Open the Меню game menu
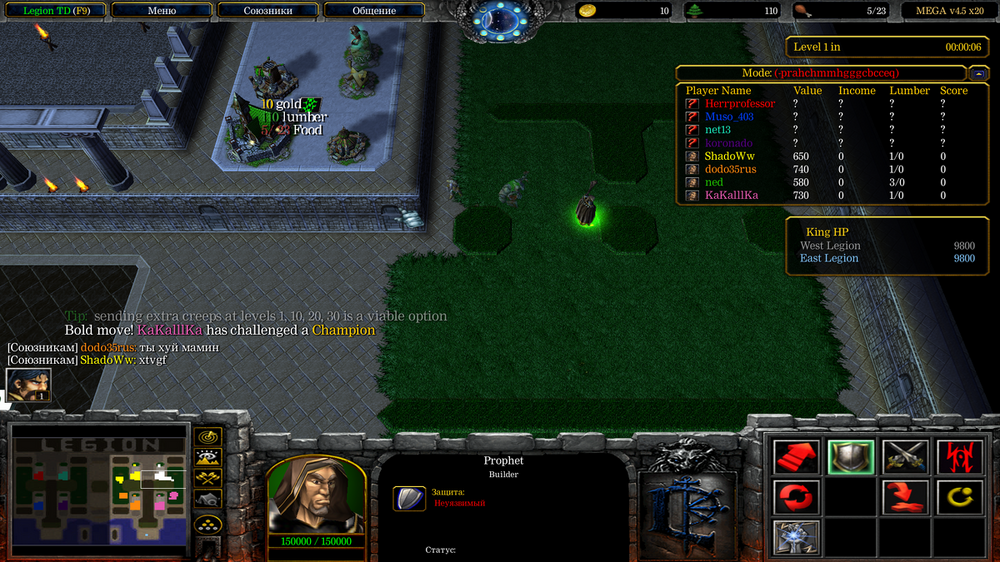Viewport: 1000px width, 562px height. pos(161,11)
